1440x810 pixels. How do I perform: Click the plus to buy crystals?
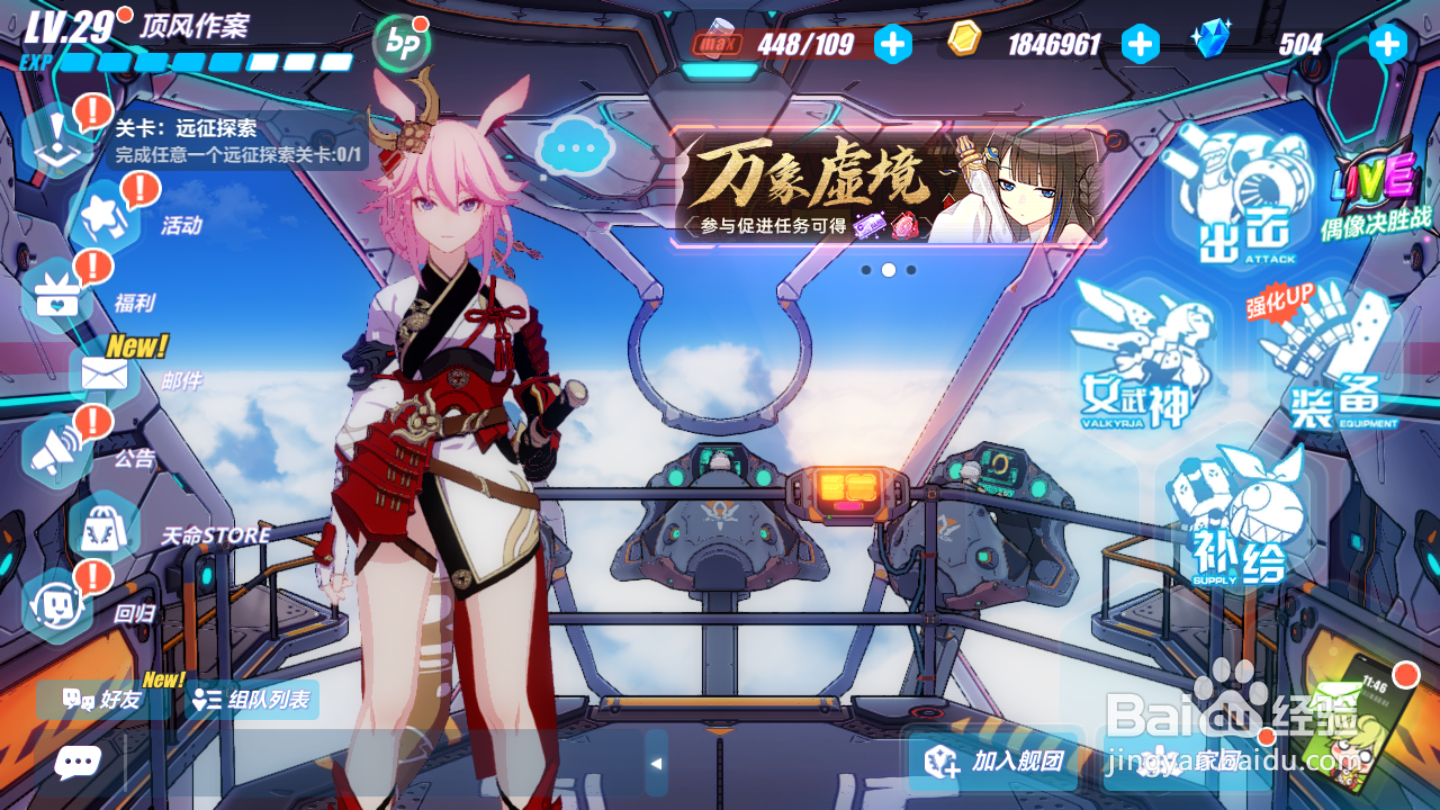(1388, 44)
